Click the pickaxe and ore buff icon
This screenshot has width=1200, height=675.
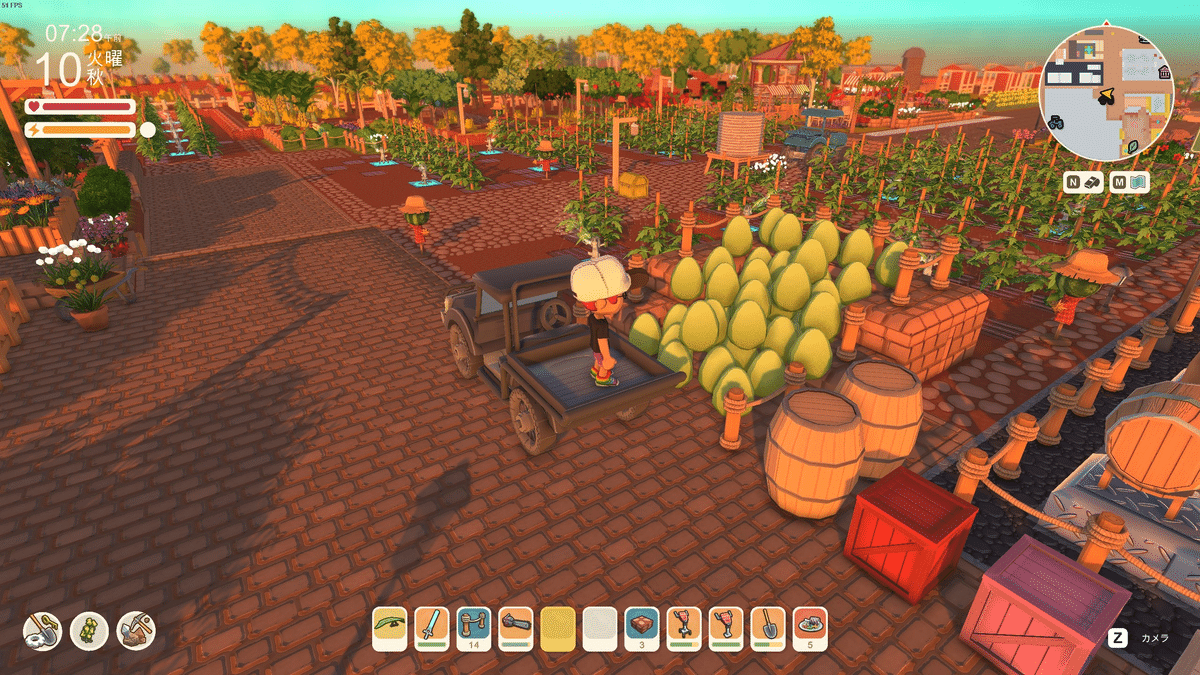click(135, 630)
